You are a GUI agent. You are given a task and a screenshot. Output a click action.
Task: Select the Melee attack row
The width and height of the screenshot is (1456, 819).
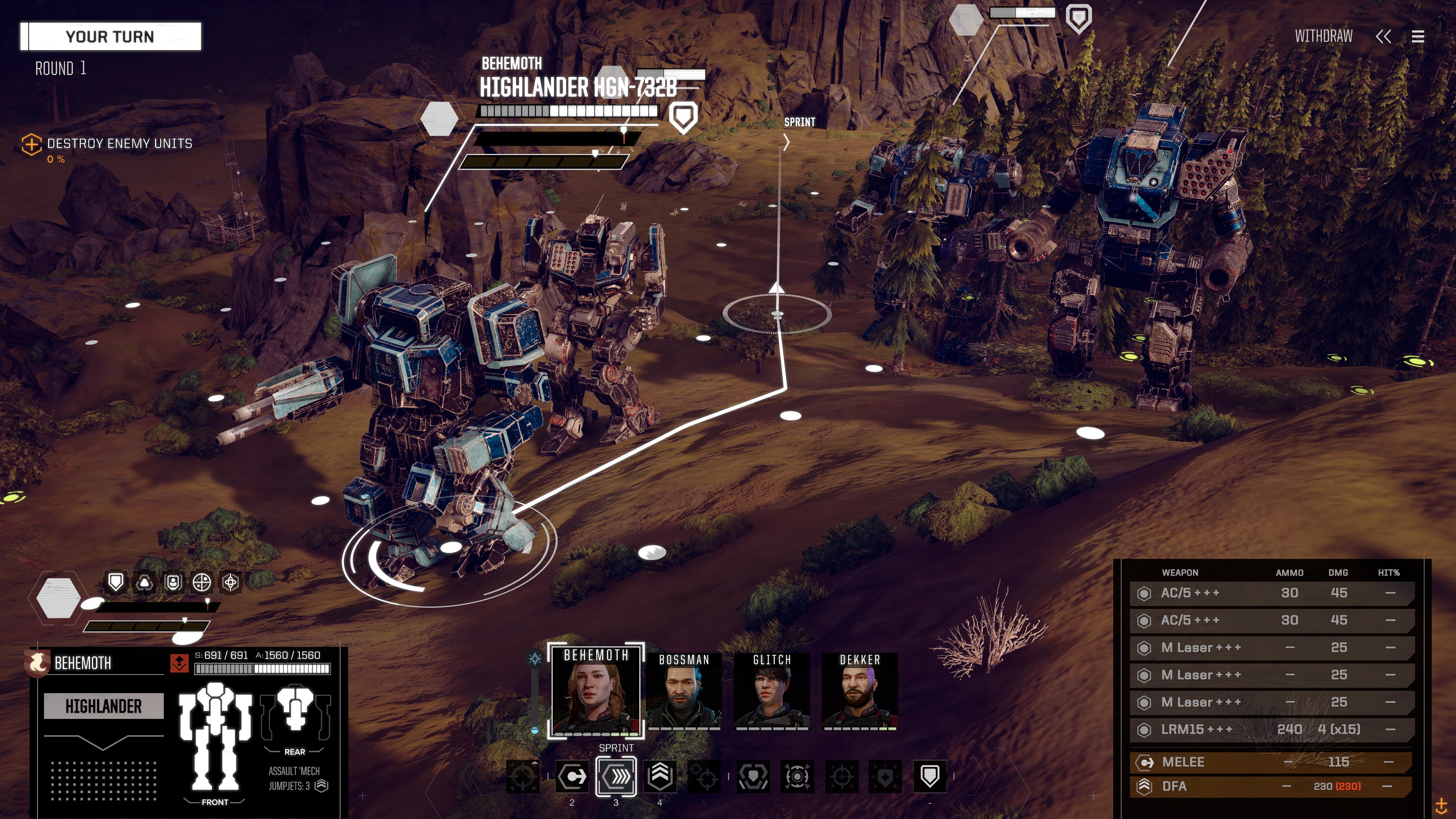[x=1272, y=762]
